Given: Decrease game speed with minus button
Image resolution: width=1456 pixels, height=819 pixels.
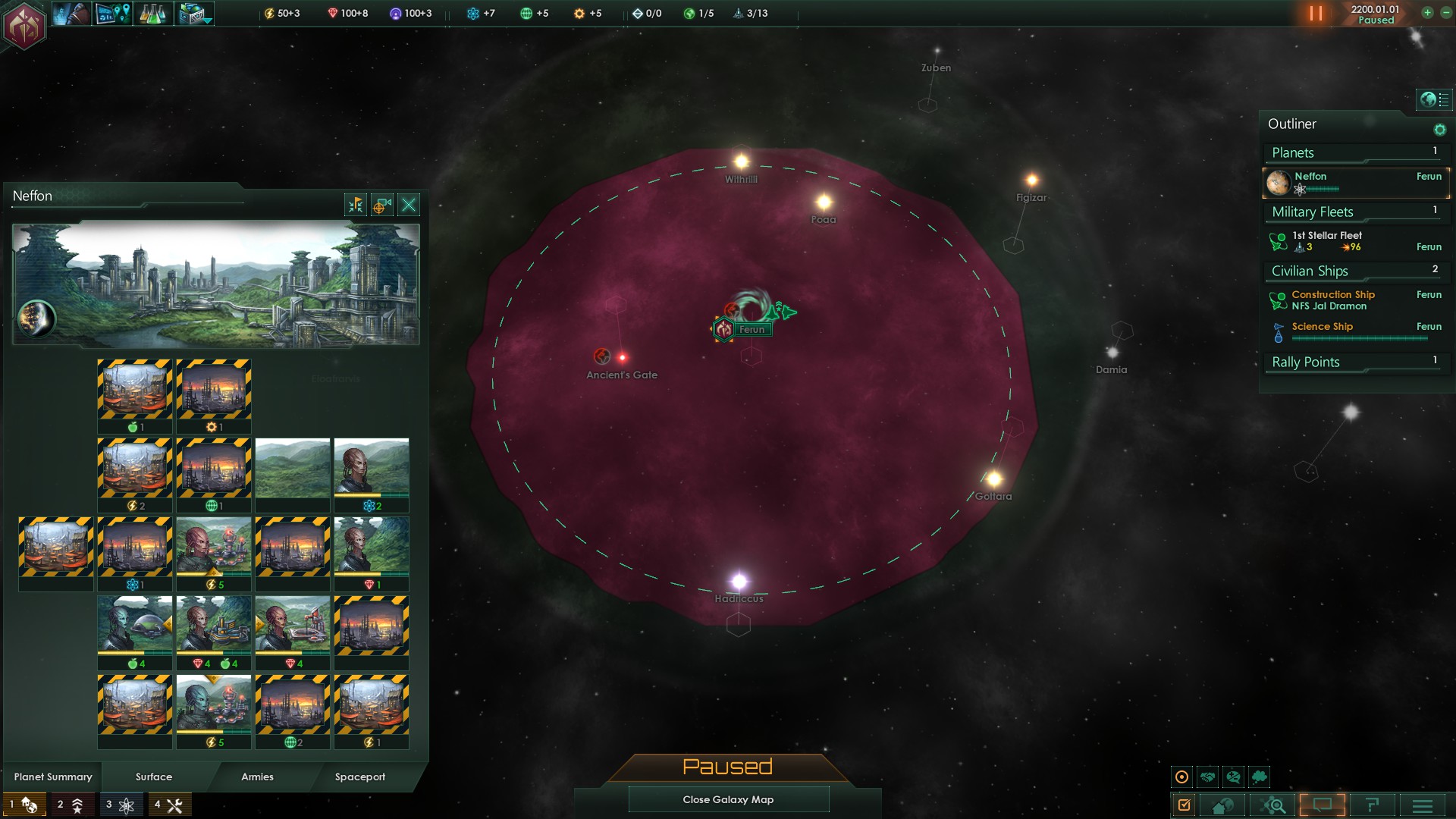Looking at the screenshot, I should 1445,13.
